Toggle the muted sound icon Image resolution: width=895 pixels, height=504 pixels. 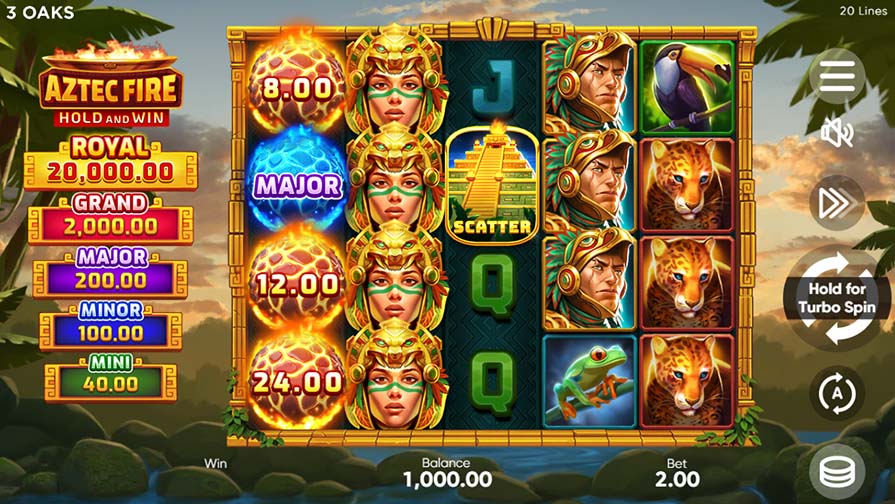[836, 131]
